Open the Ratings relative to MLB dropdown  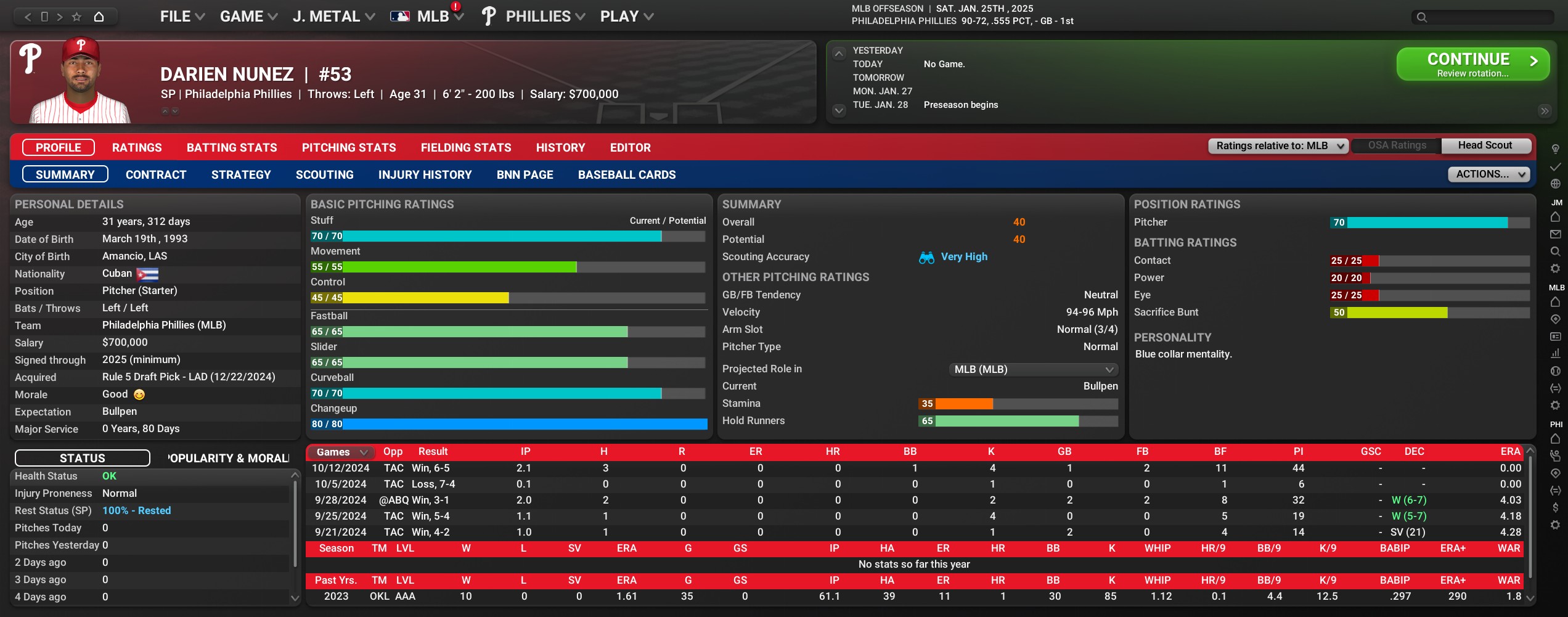tap(1278, 146)
